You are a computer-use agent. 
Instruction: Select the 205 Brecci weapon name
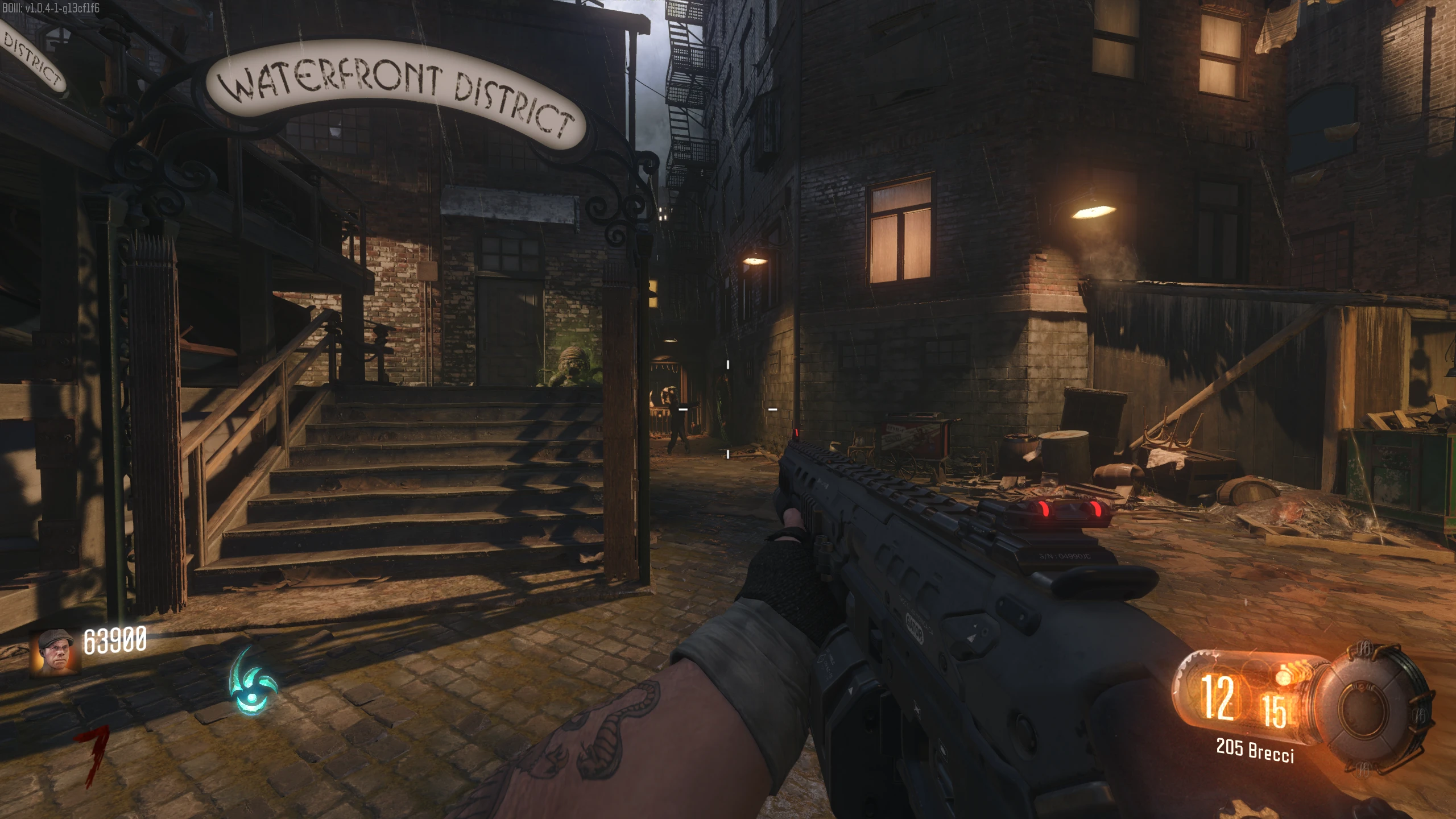1255,750
